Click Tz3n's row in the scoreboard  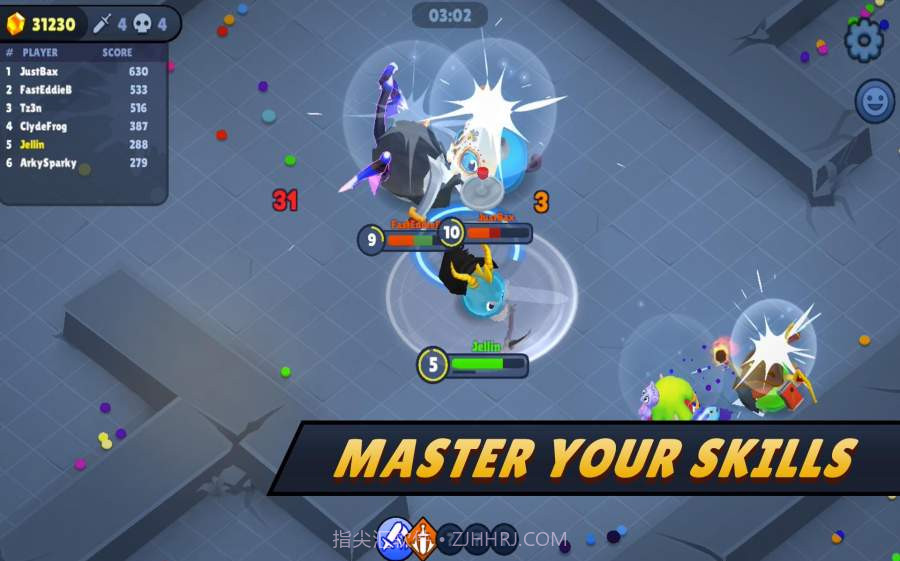(x=82, y=108)
